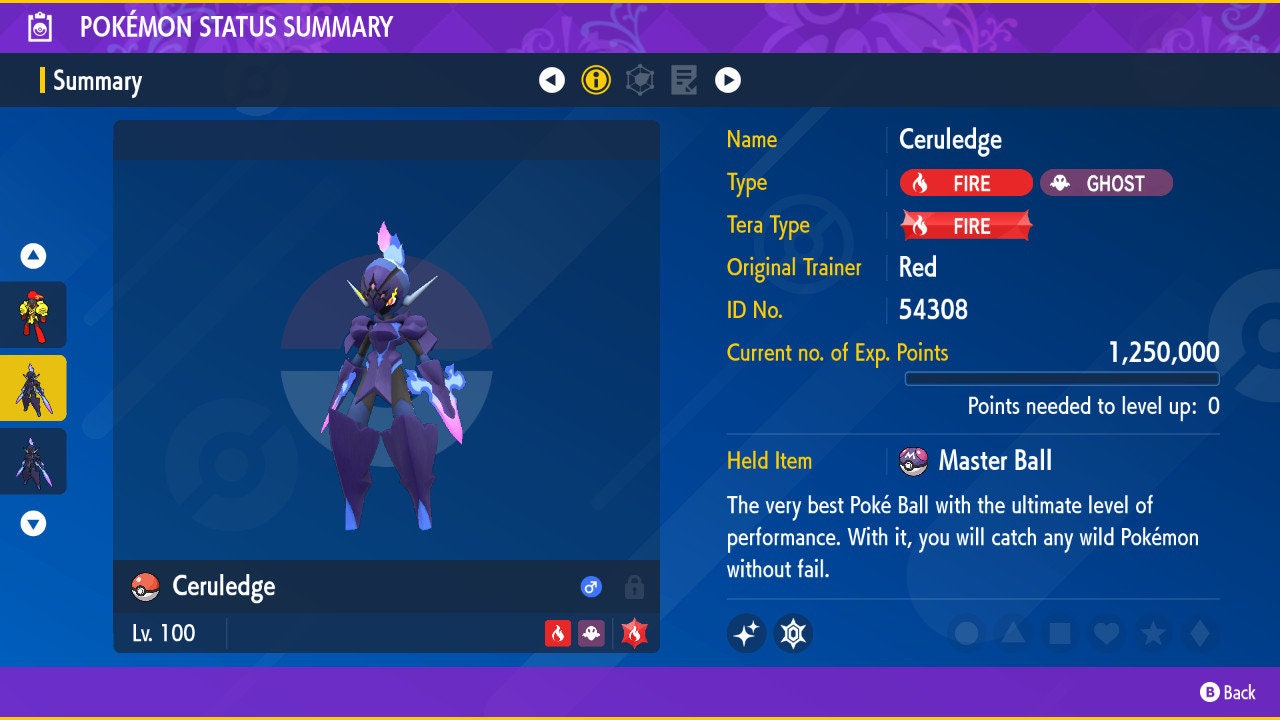Click the Tera Type Fire emblem
Viewport: 1280px width, 720px height.
pyautogui.click(x=964, y=225)
